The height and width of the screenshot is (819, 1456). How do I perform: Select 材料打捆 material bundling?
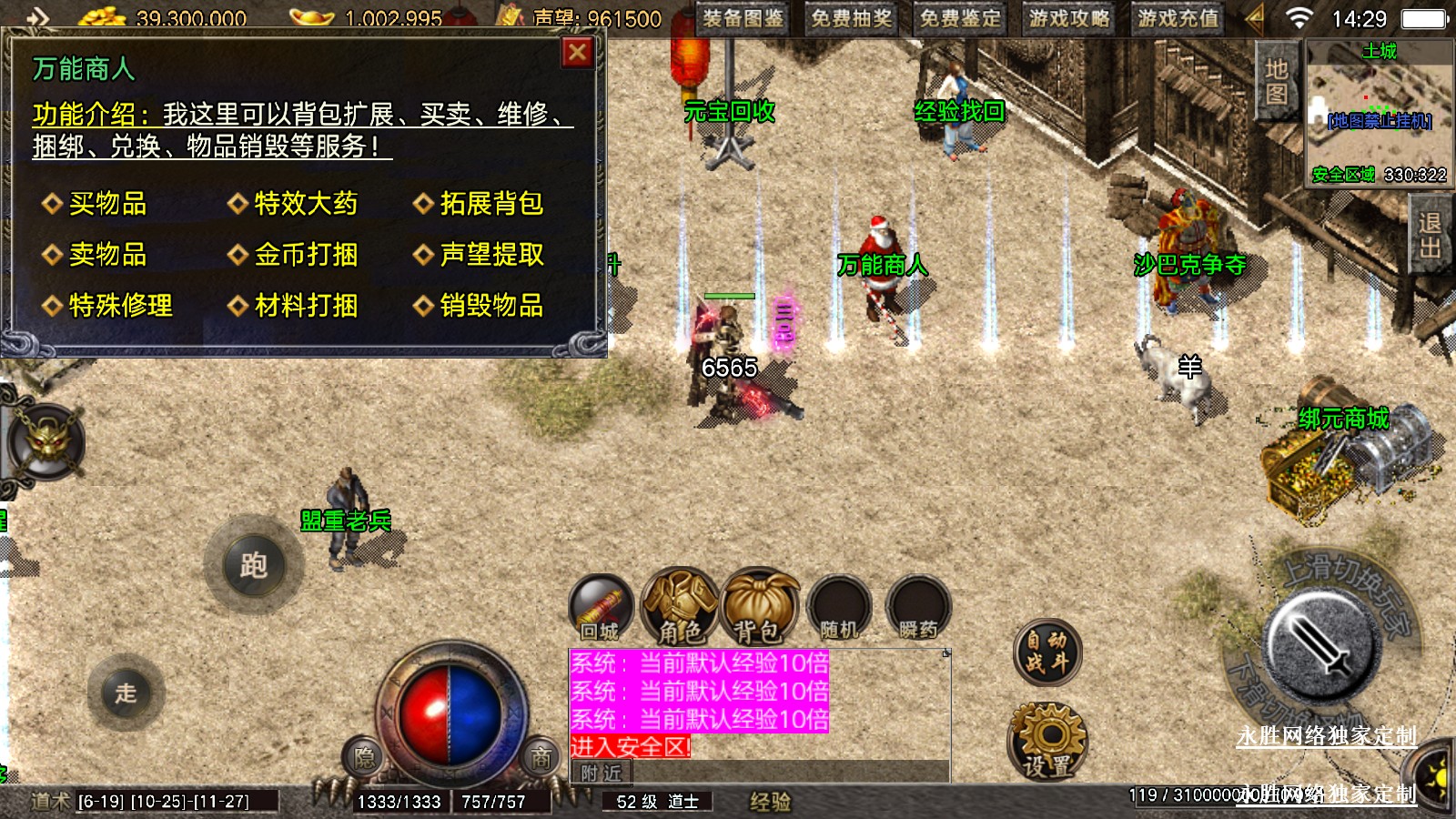306,306
